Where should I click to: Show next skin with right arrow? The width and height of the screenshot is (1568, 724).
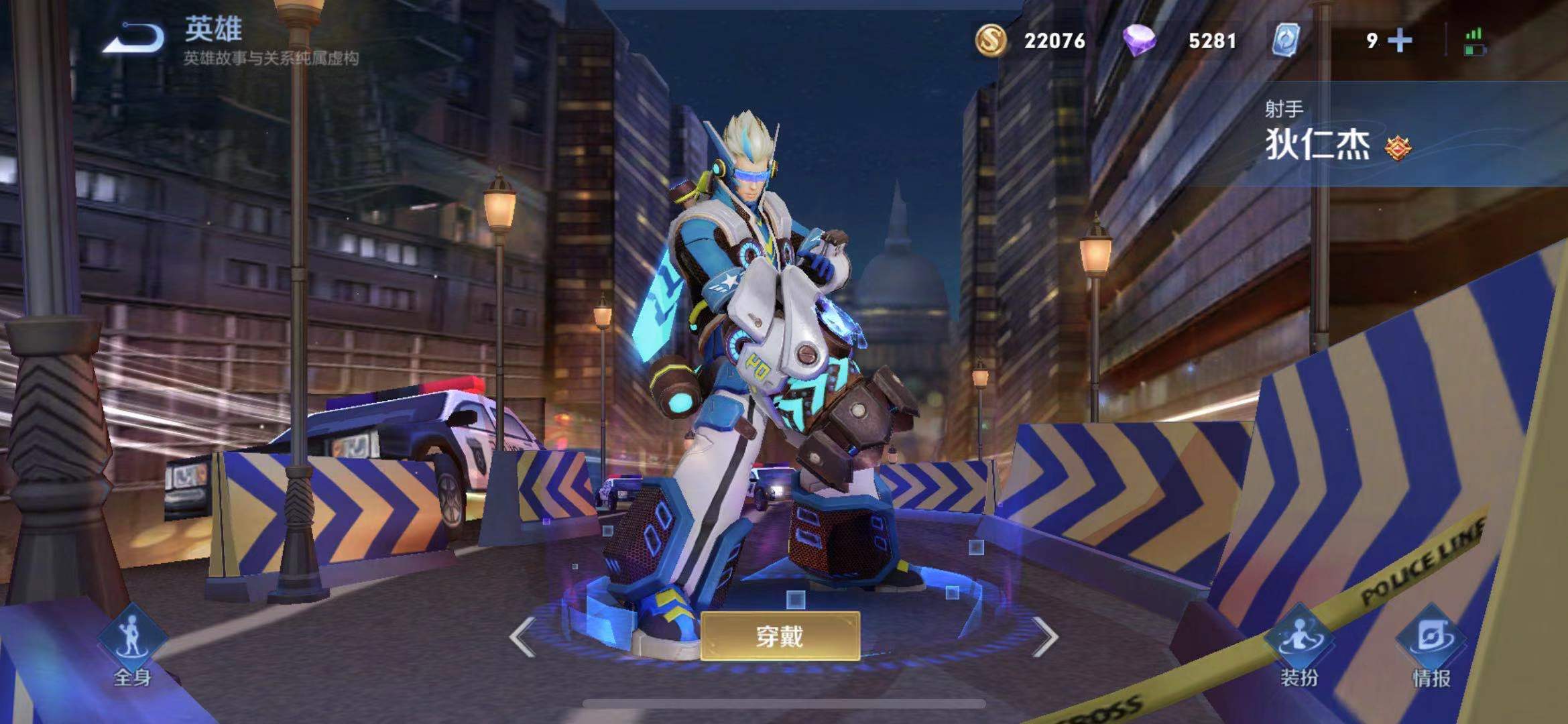(x=1044, y=636)
